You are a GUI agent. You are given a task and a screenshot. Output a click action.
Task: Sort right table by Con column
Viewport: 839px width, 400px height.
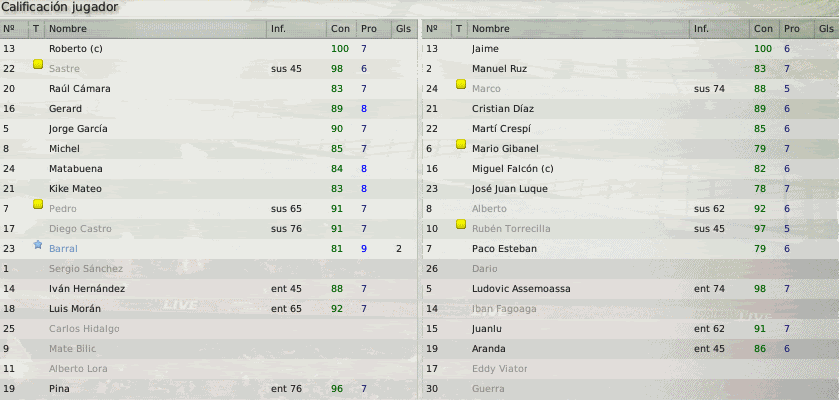pos(763,29)
